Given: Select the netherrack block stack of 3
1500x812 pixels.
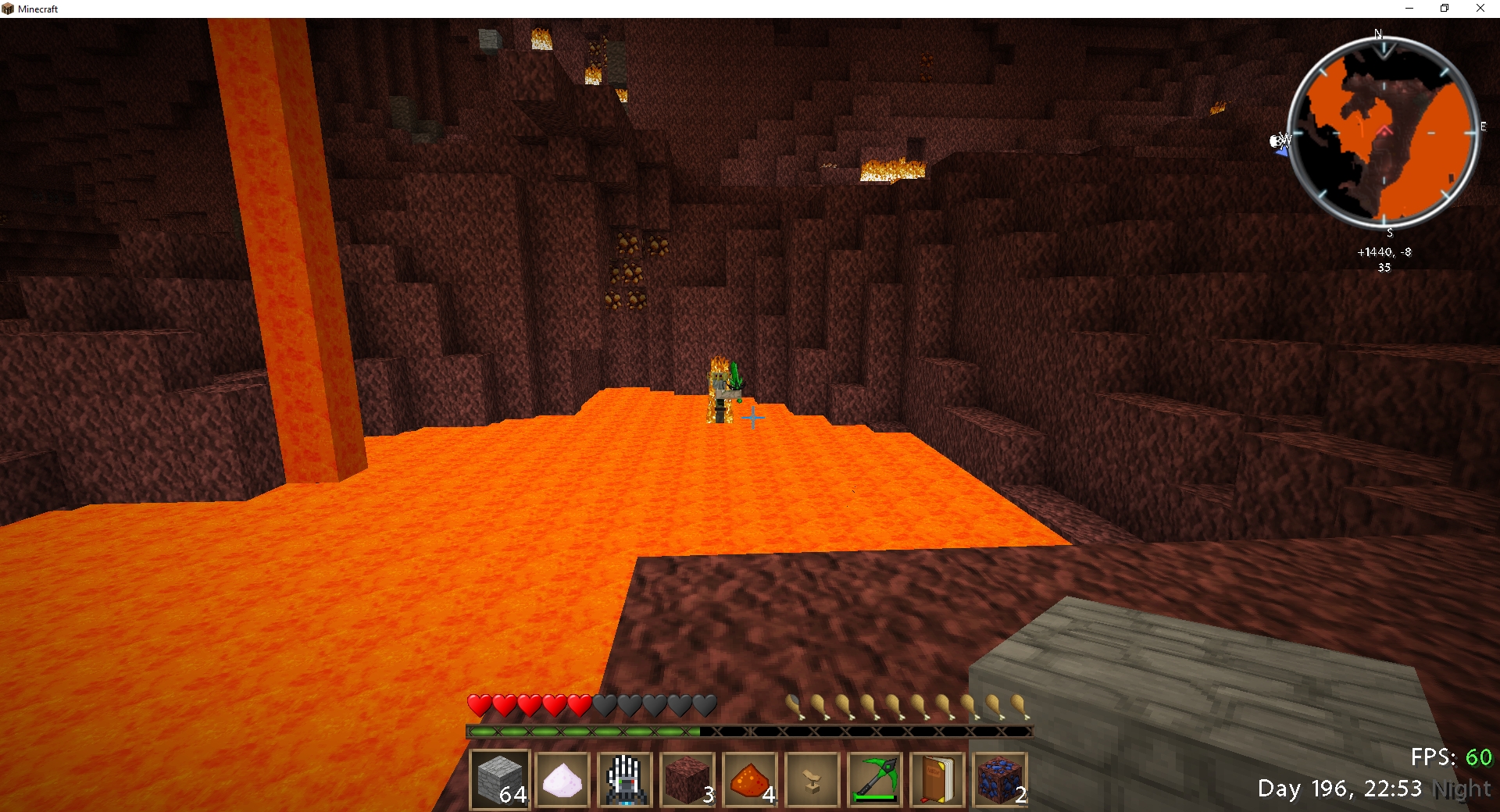Looking at the screenshot, I should (x=687, y=779).
